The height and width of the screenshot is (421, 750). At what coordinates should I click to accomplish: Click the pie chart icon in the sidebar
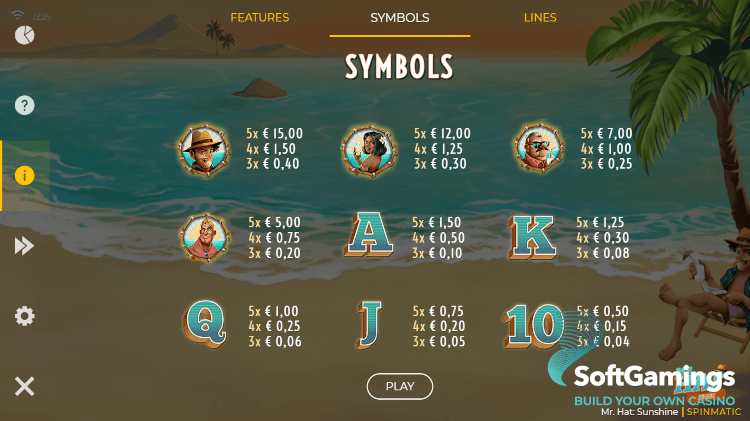(25, 35)
